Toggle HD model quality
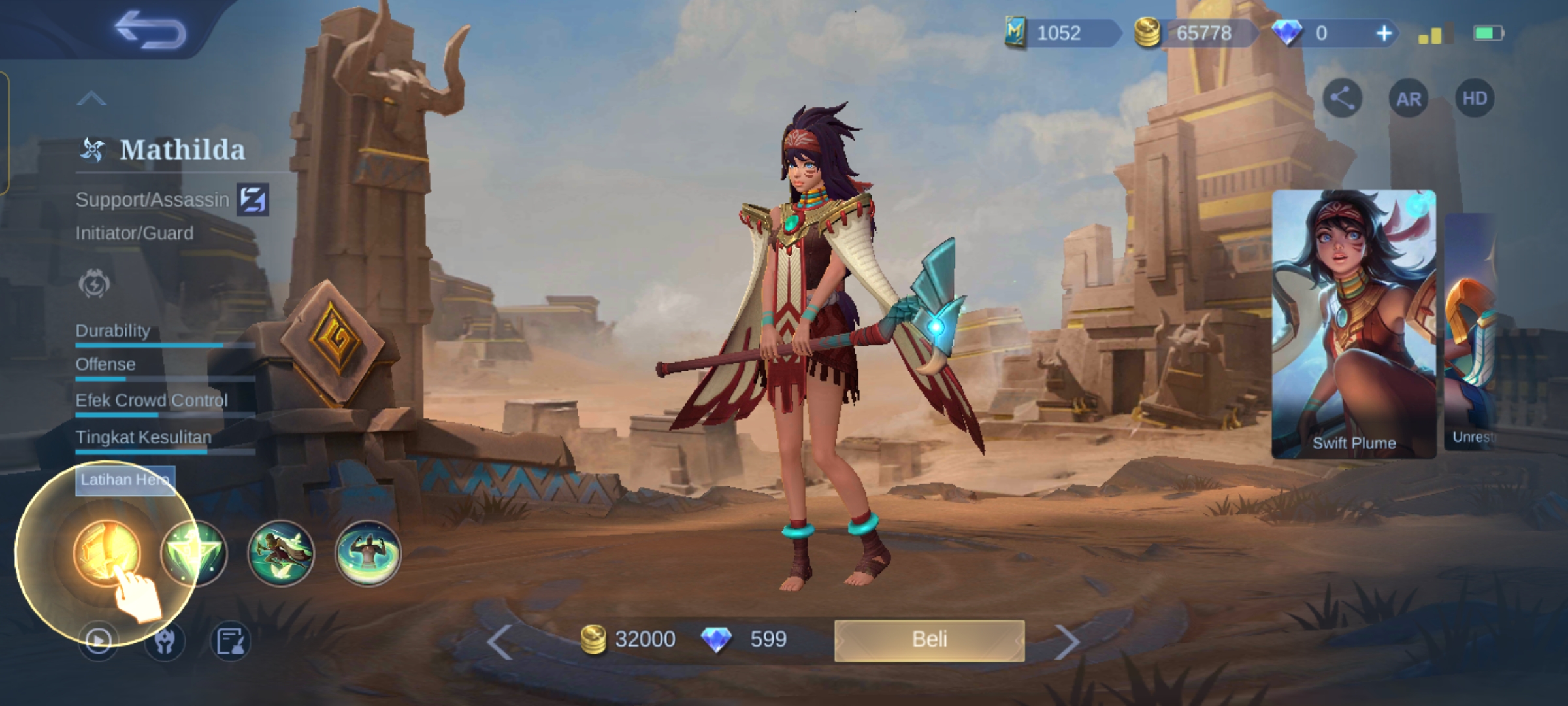Screen dimensions: 1568x706 pos(1475,99)
